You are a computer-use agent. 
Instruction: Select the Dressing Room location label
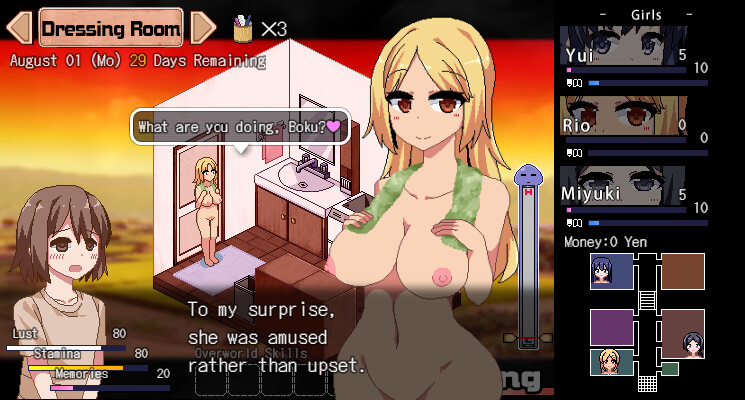pos(111,28)
